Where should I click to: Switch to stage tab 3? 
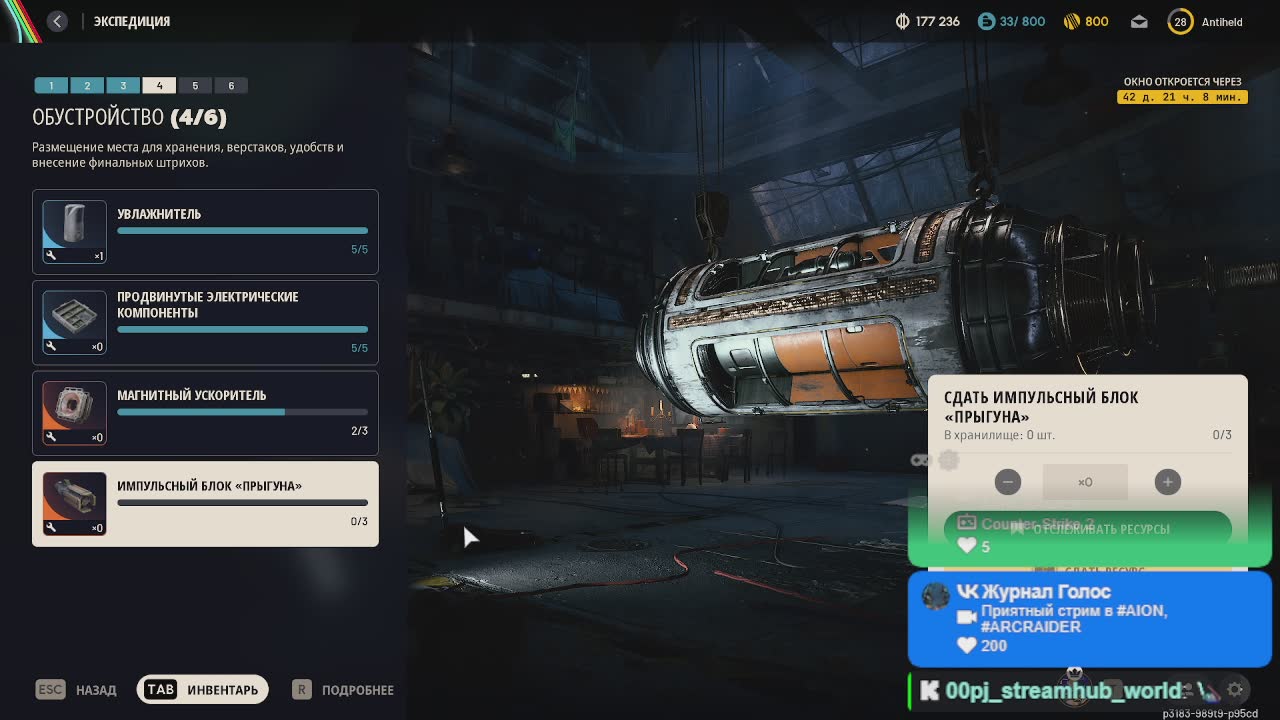[123, 86]
